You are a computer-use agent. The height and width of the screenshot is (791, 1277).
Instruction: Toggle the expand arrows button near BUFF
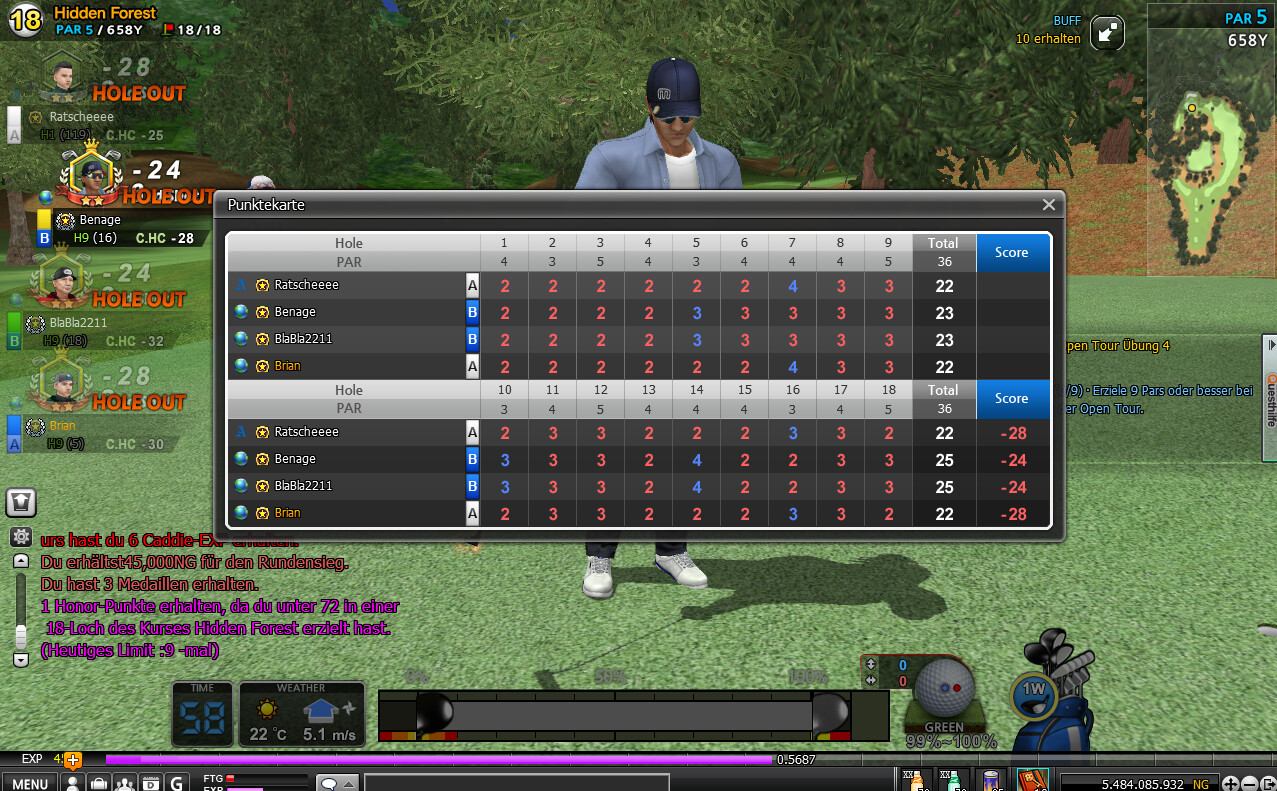[x=1107, y=32]
